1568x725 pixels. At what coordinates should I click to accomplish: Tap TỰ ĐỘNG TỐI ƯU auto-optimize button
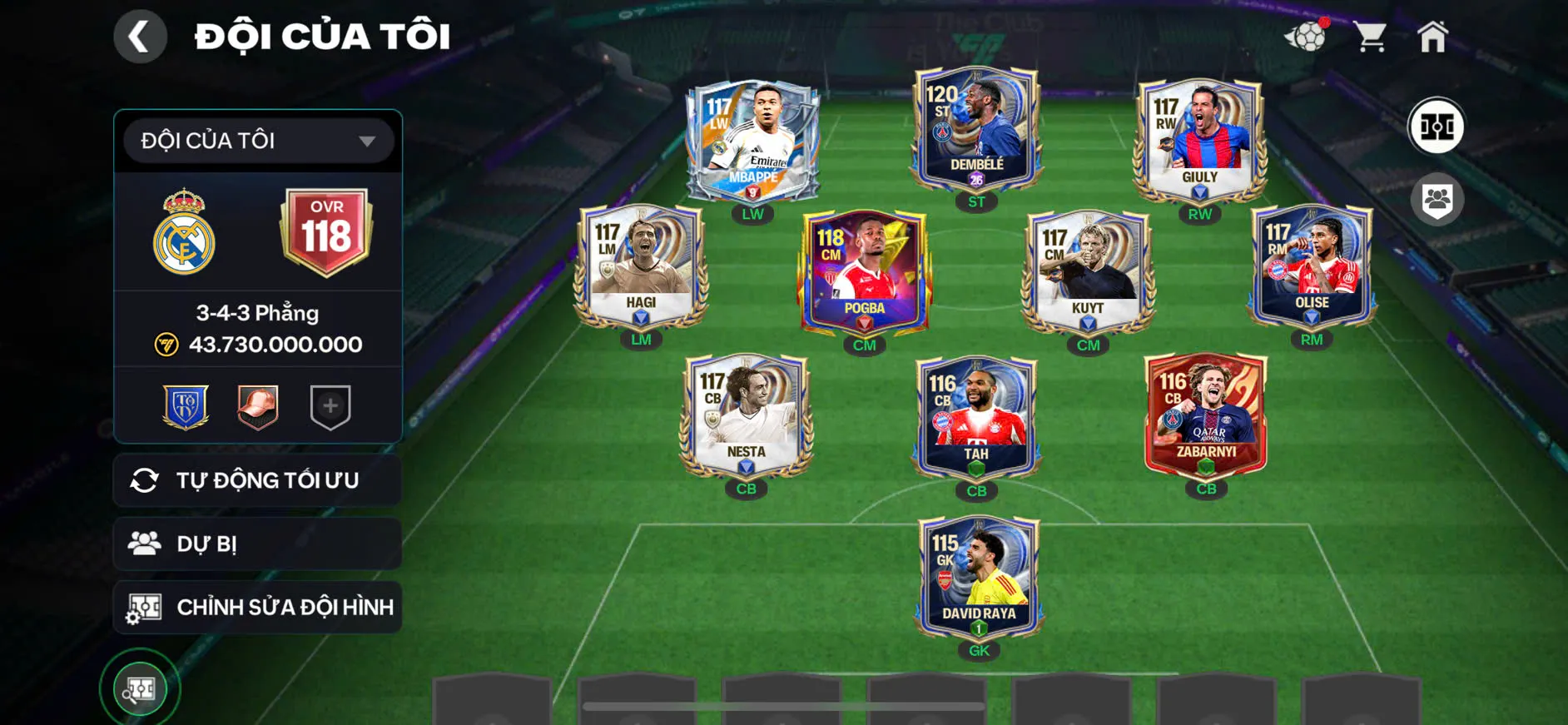click(x=258, y=480)
